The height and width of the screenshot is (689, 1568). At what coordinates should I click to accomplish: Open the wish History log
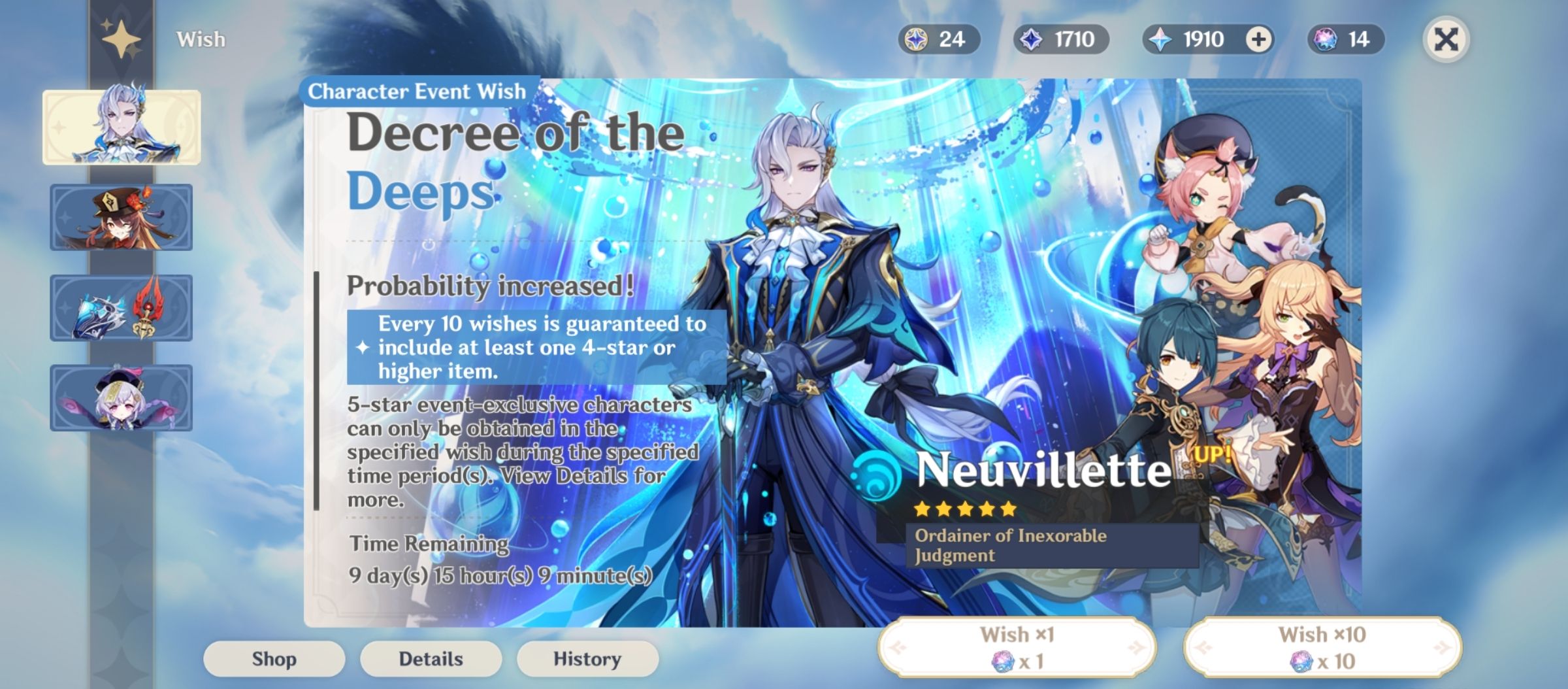tap(588, 659)
